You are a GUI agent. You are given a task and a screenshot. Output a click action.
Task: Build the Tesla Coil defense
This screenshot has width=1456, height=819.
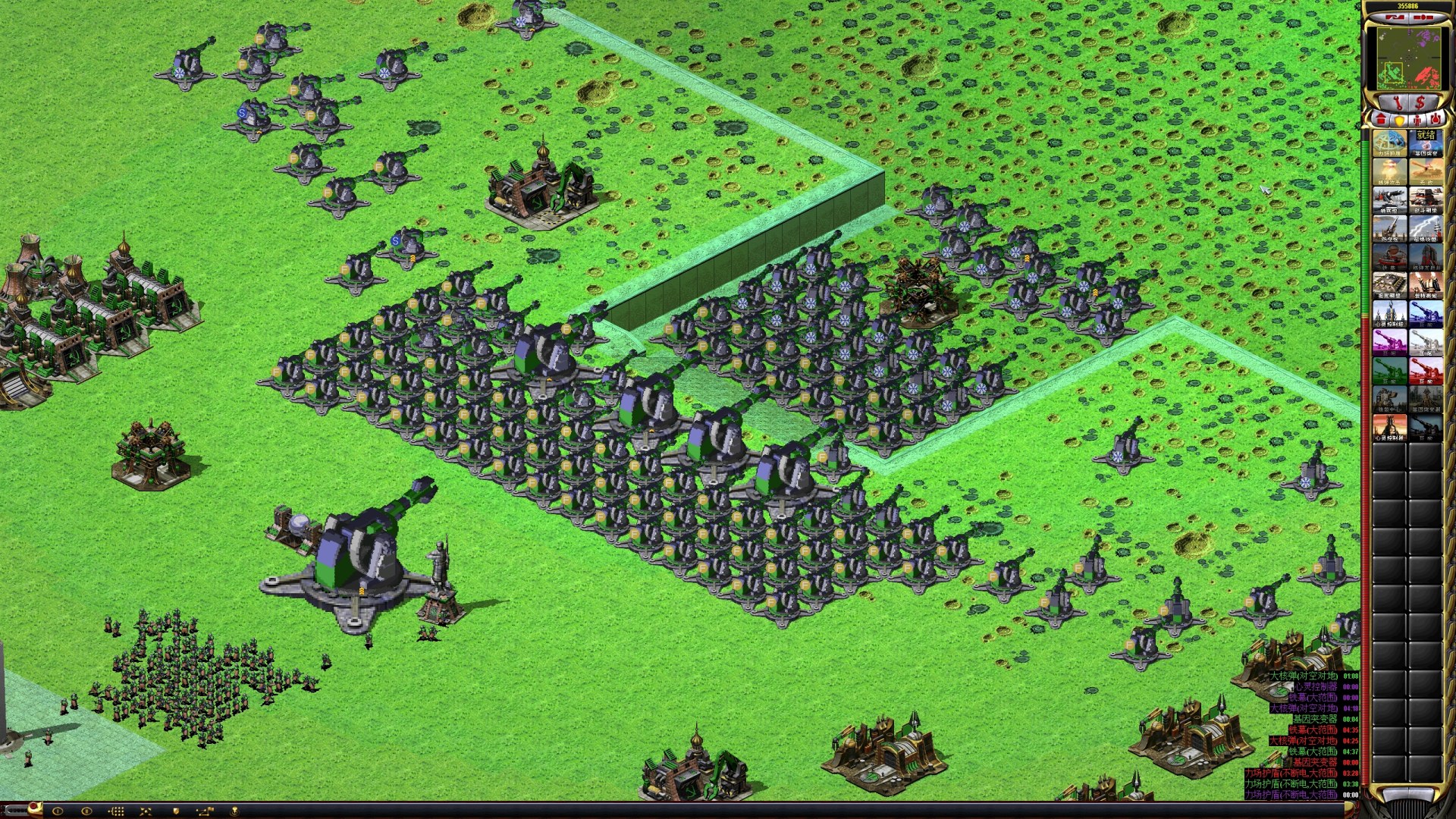(1426, 228)
